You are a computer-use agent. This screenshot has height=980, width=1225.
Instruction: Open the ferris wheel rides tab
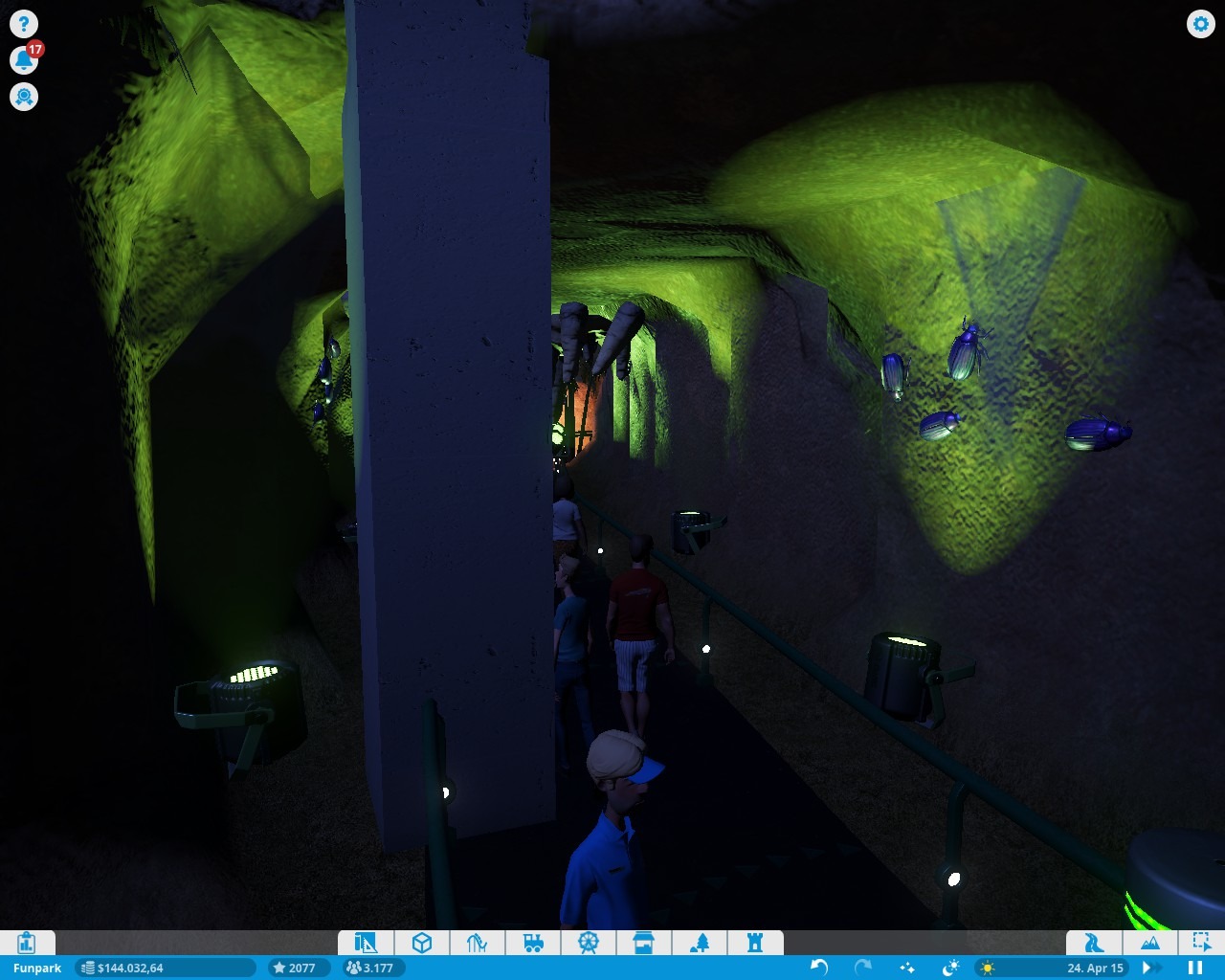(589, 943)
